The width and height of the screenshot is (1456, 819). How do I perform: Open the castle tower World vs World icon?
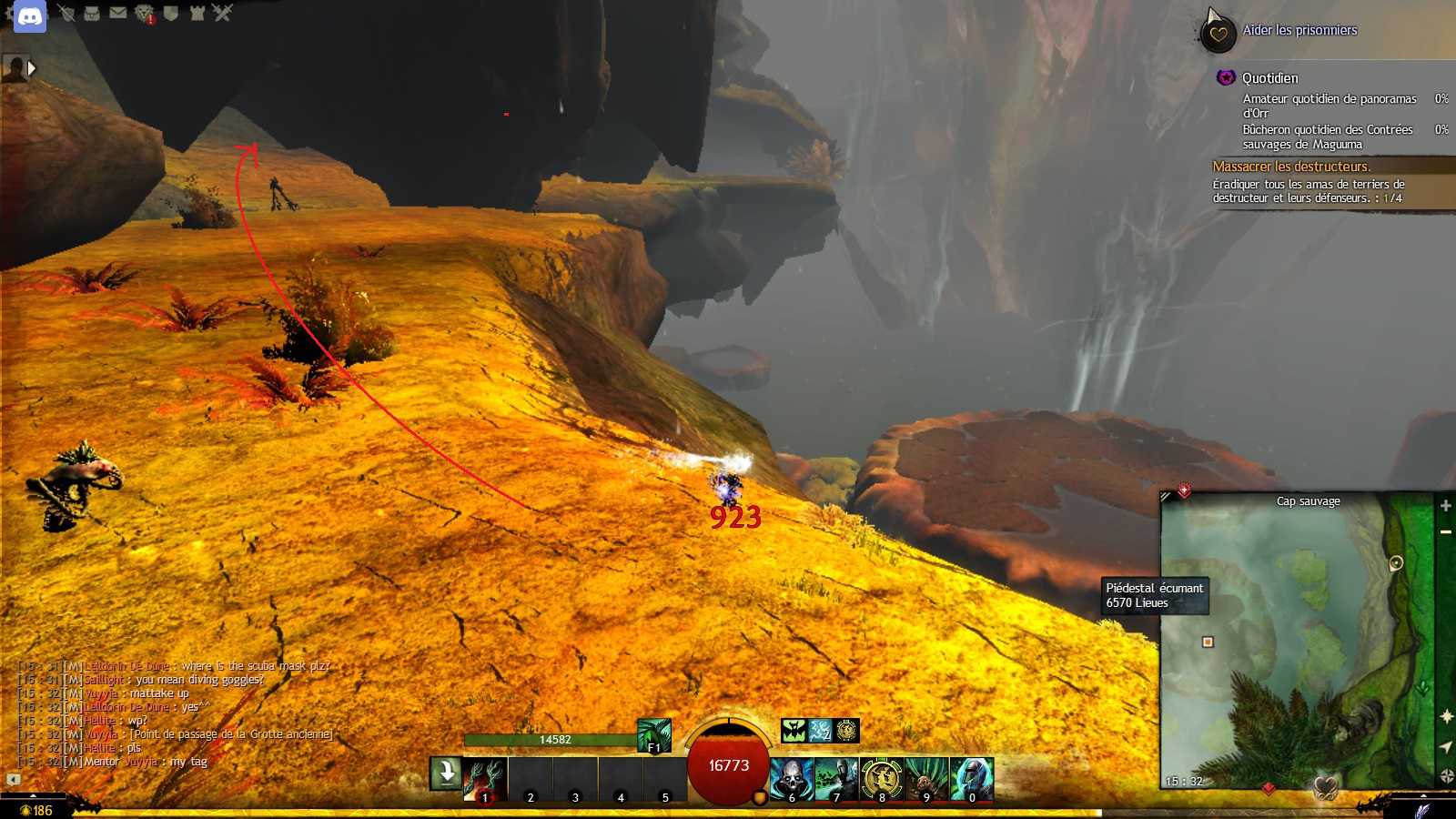[x=197, y=13]
